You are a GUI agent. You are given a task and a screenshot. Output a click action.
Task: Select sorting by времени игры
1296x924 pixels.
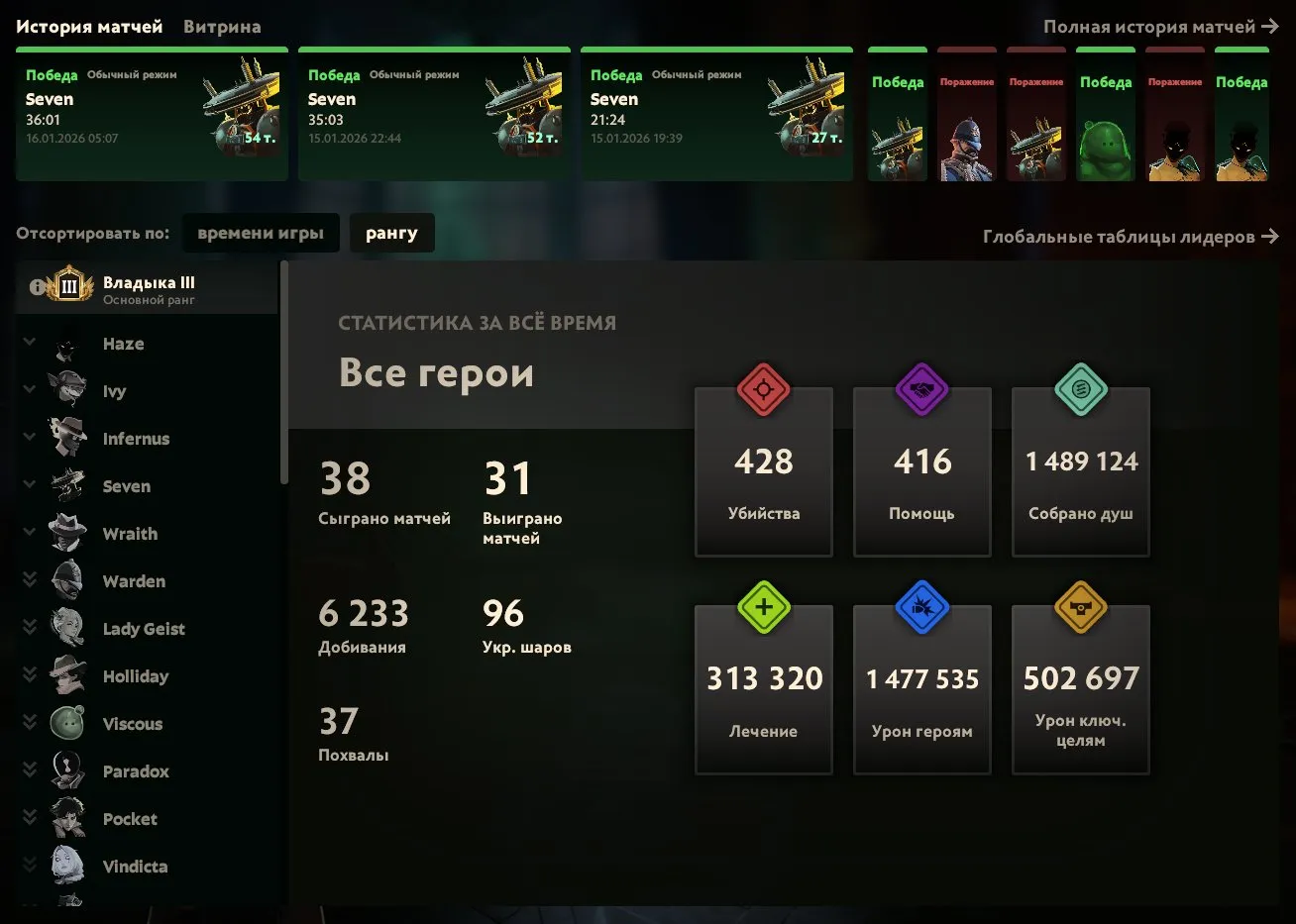261,232
